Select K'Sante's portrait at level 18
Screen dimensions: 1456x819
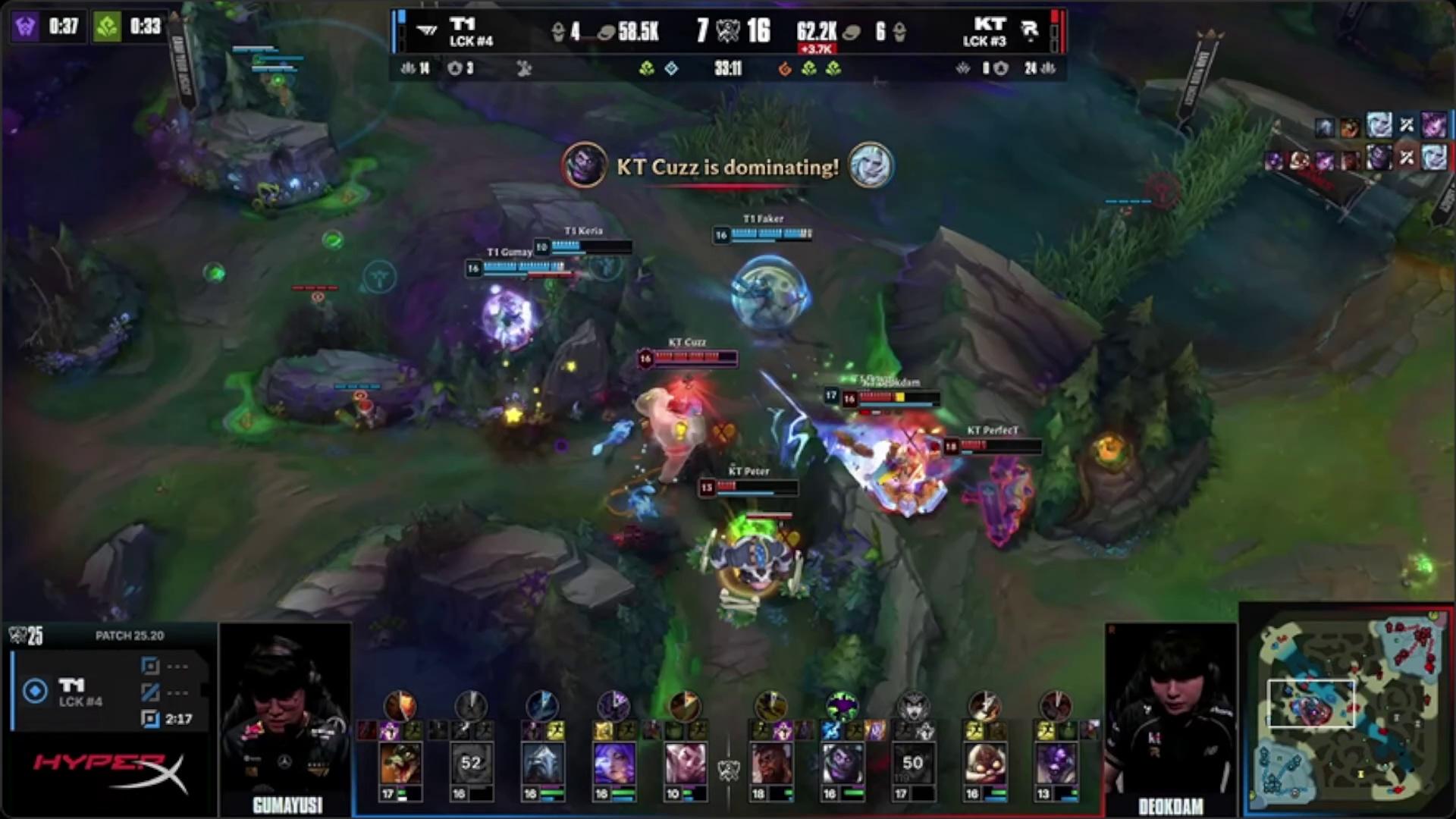click(770, 763)
